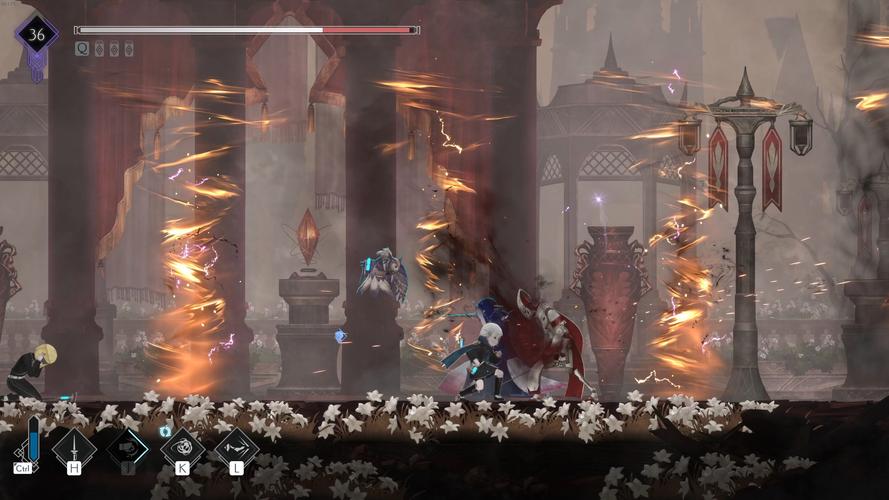Screen dimensions: 889x500
Task: Select the highlighted cooling-down skill diamond
Action: pyautogui.click(x=128, y=446)
